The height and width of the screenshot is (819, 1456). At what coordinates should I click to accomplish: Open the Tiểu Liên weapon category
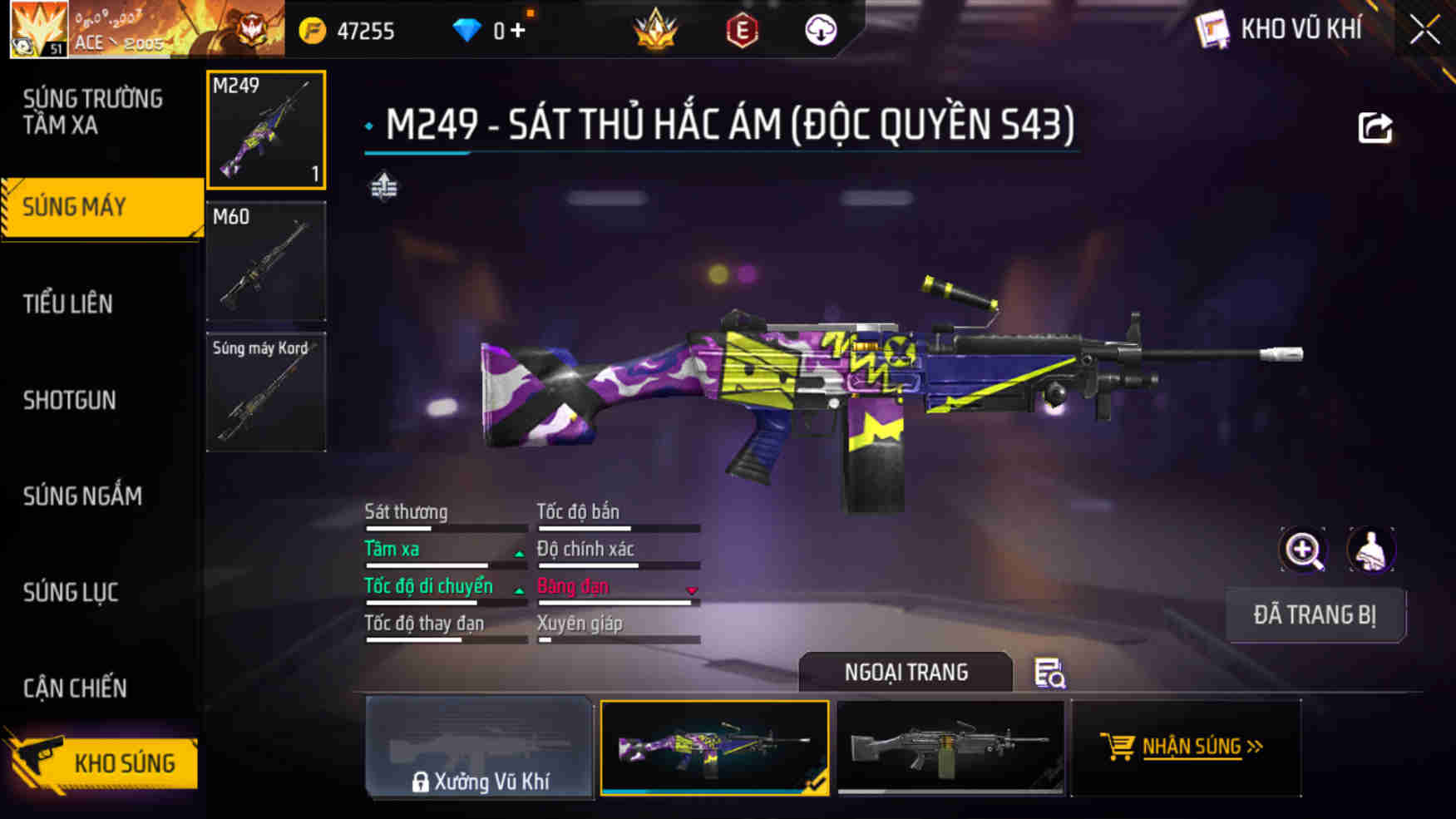point(68,304)
